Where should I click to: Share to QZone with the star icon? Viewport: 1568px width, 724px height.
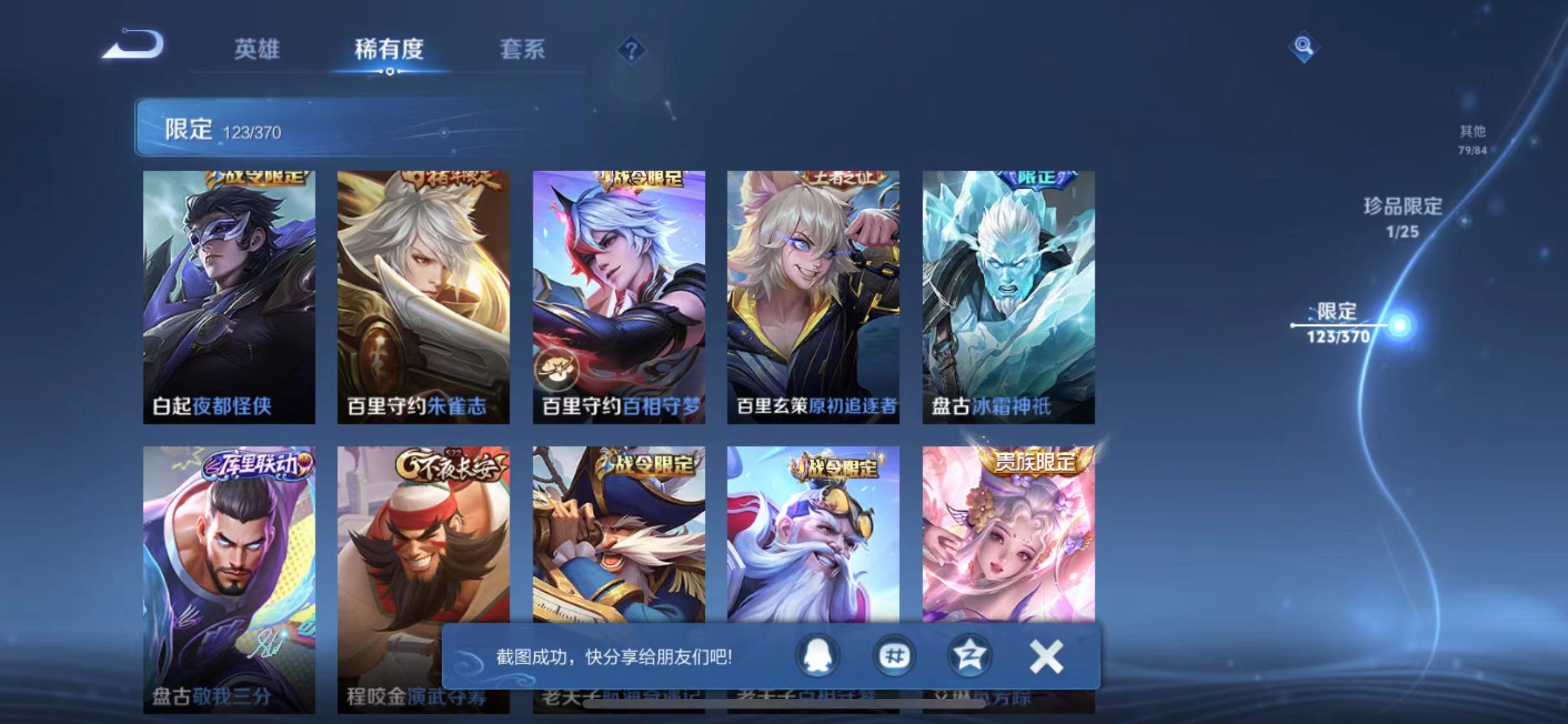pyautogui.click(x=970, y=656)
